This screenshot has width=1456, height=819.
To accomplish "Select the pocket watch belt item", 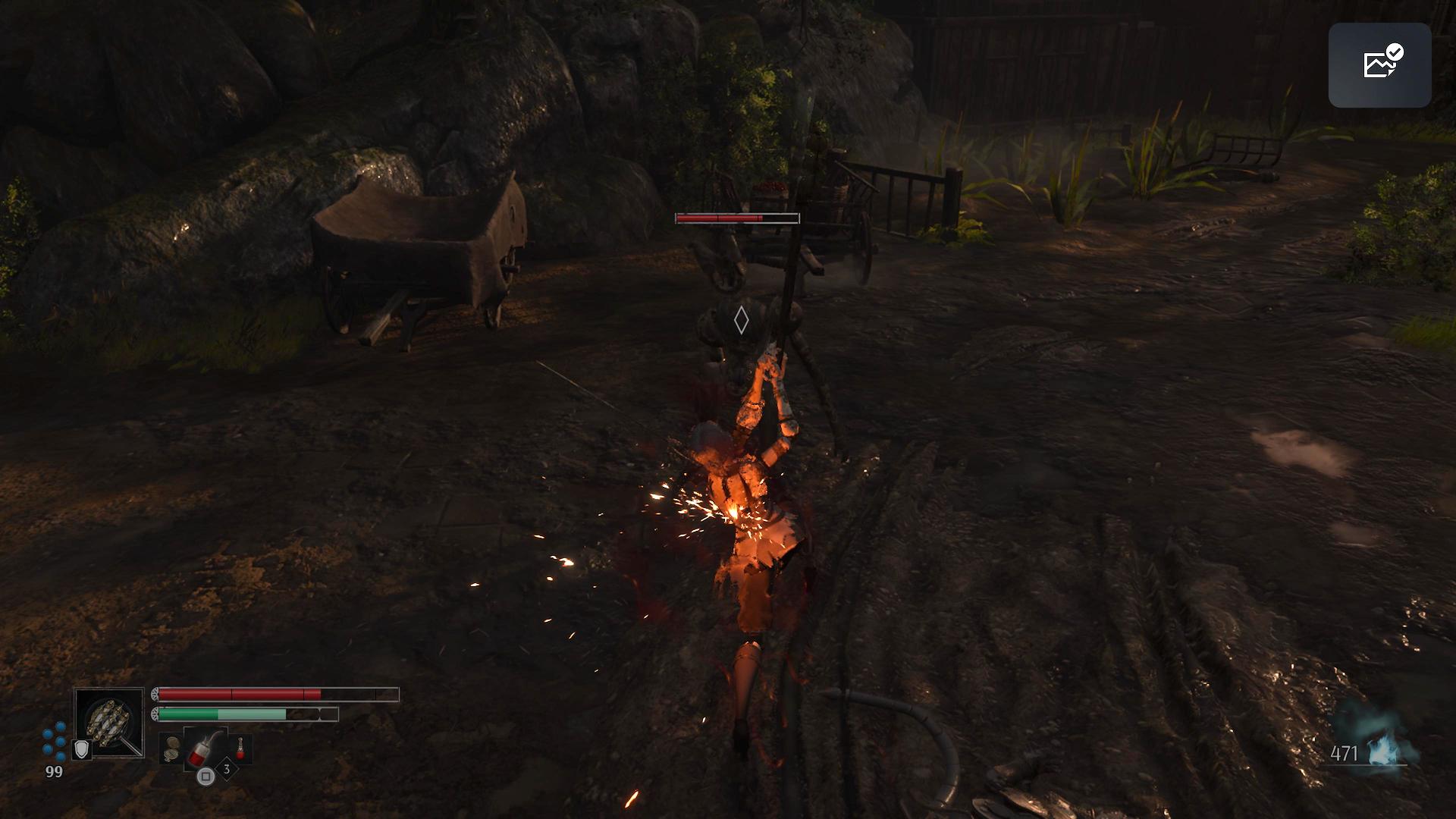I will pos(172,748).
